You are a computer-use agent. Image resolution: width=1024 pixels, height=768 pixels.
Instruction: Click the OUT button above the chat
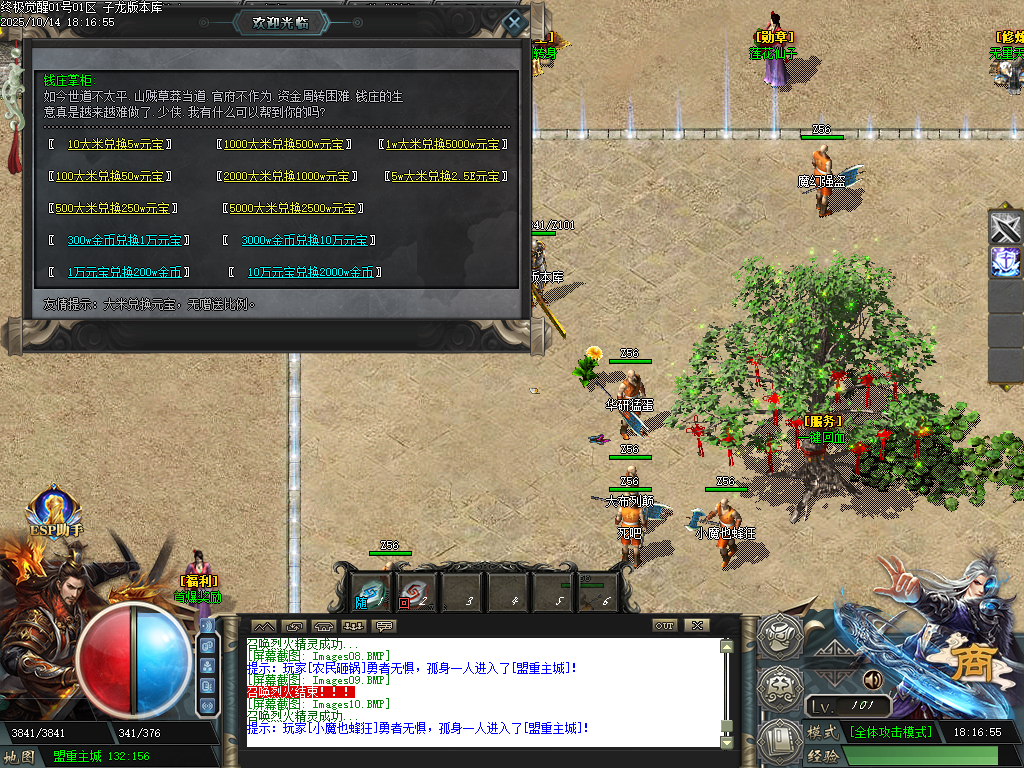tap(664, 625)
